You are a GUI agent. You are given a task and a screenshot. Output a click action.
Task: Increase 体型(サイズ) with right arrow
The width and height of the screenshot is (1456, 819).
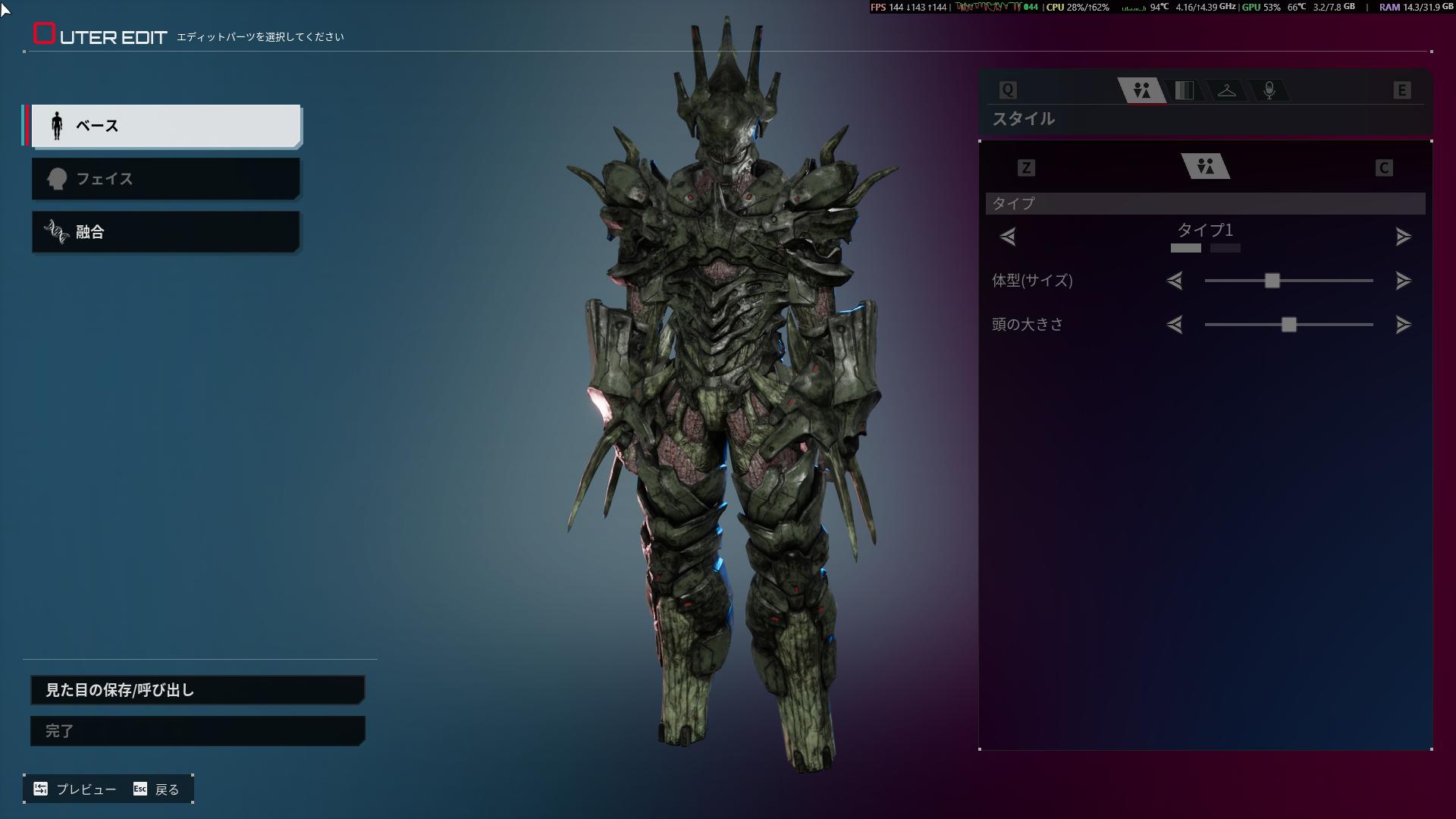tap(1403, 281)
